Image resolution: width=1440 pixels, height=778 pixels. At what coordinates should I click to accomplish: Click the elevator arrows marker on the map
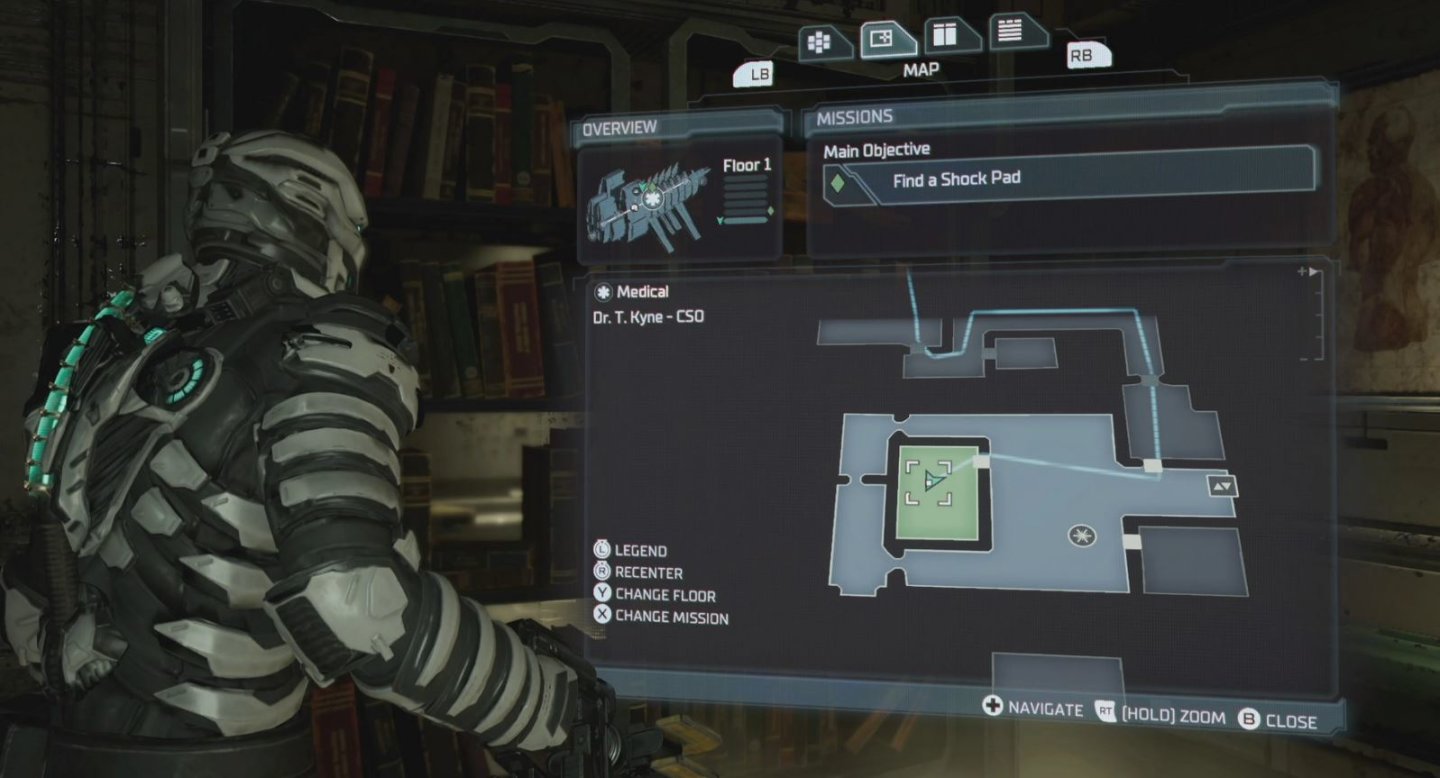(x=1222, y=487)
